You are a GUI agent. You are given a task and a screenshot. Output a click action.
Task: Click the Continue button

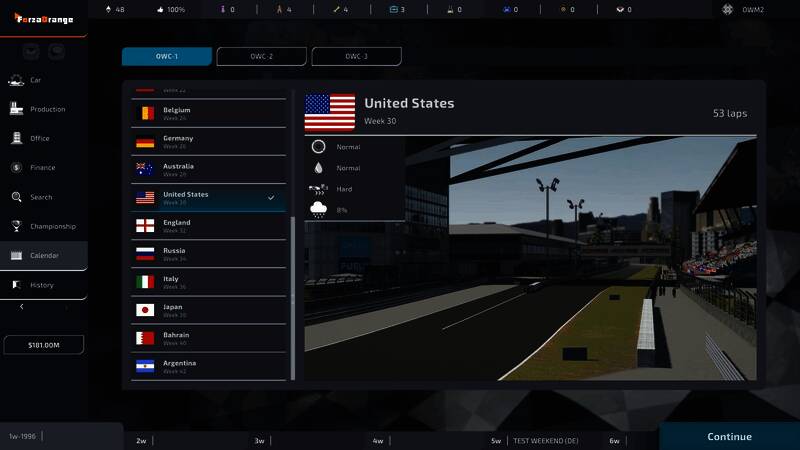729,436
